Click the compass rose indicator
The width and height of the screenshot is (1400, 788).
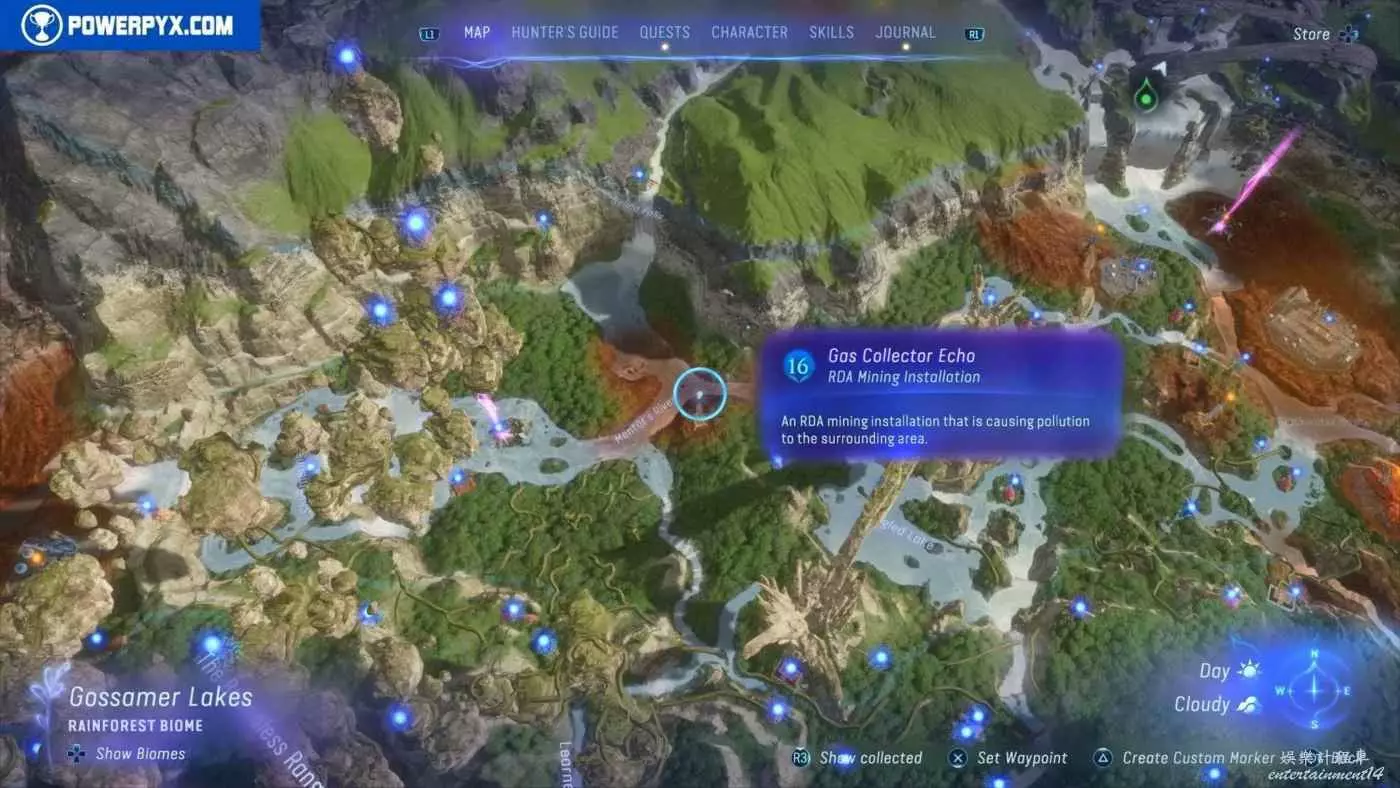[1314, 690]
